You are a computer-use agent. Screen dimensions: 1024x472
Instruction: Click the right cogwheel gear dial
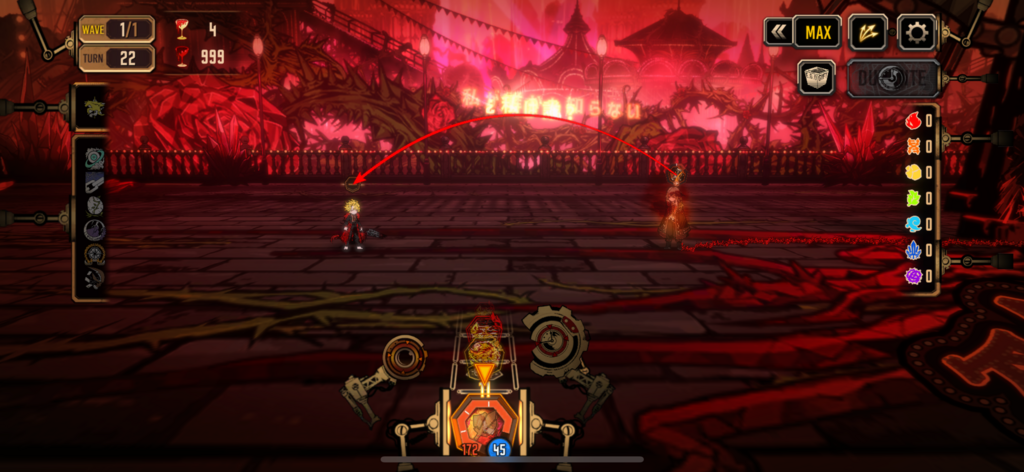[x=552, y=340]
